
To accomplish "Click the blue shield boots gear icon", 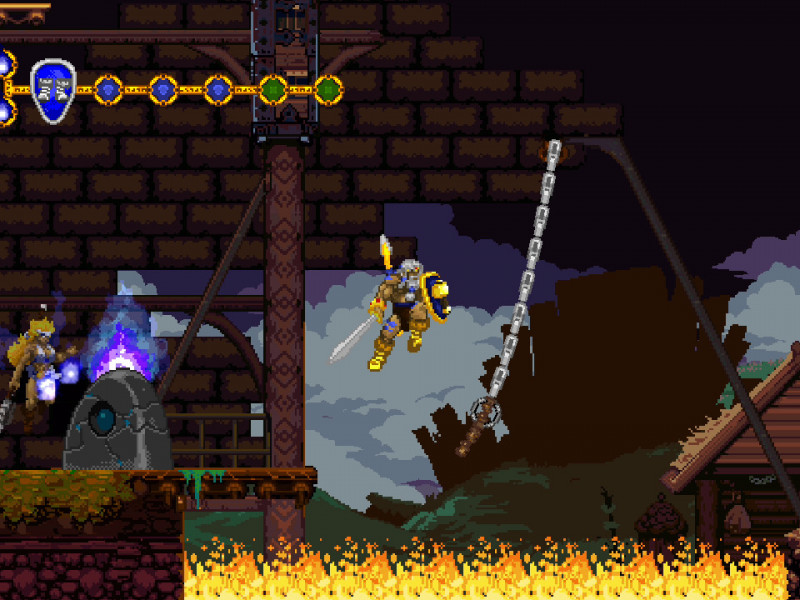I will [52, 90].
